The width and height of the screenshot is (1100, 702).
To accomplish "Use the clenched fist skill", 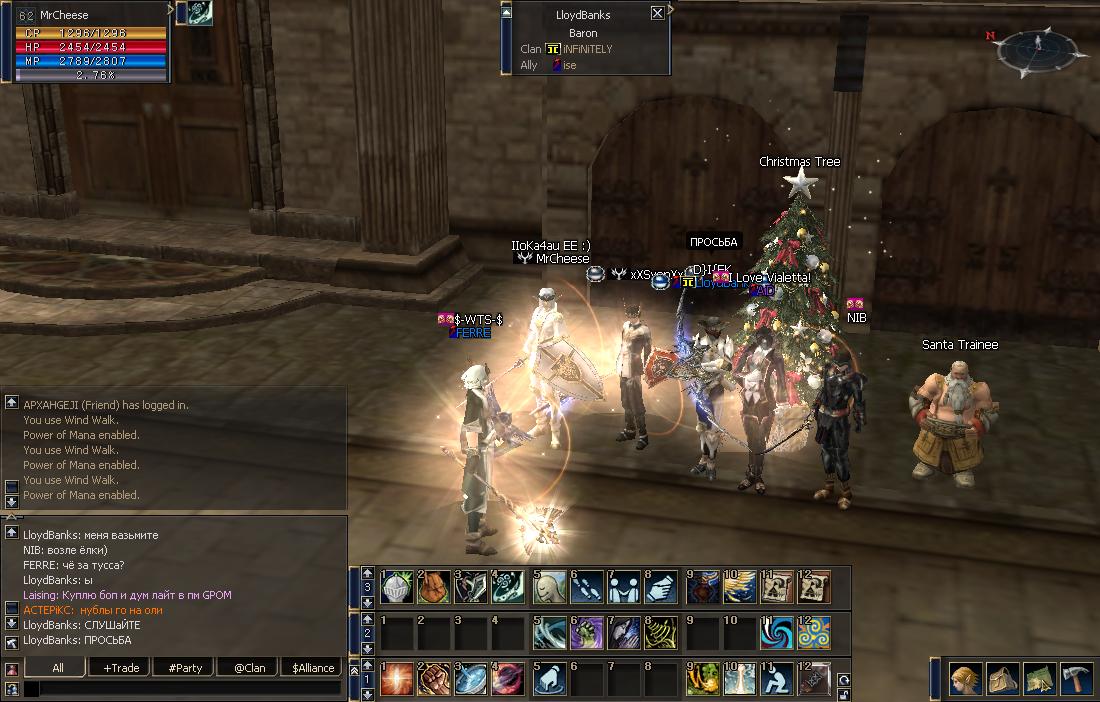I will (x=435, y=679).
